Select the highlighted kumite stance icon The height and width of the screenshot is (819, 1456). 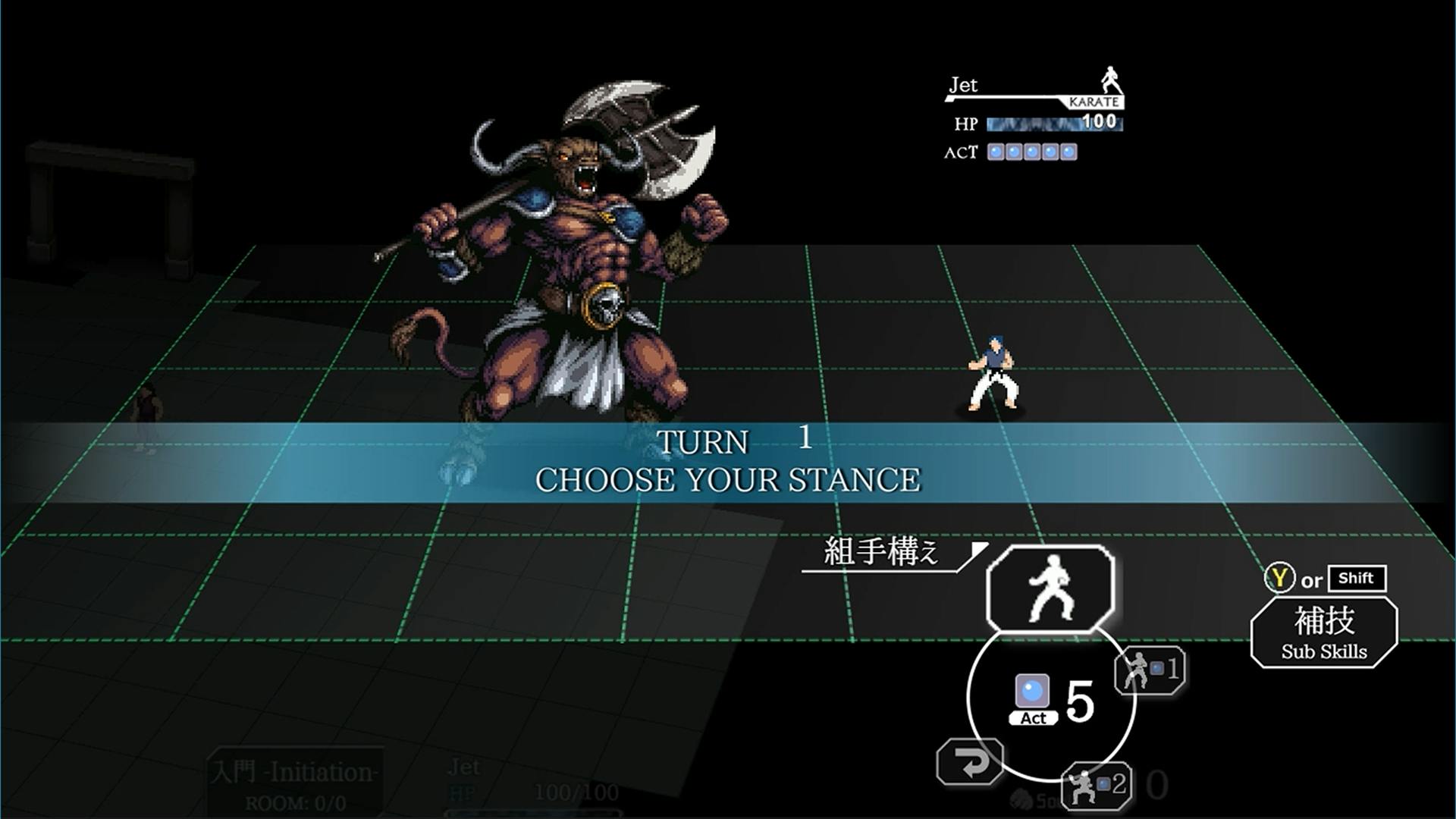tap(1050, 588)
